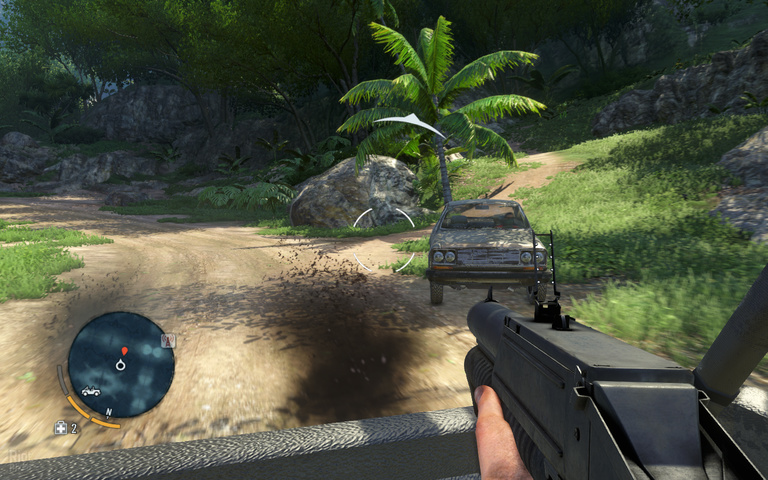Use the medkit icon below minimap
This screenshot has width=768, height=480.
click(60, 428)
